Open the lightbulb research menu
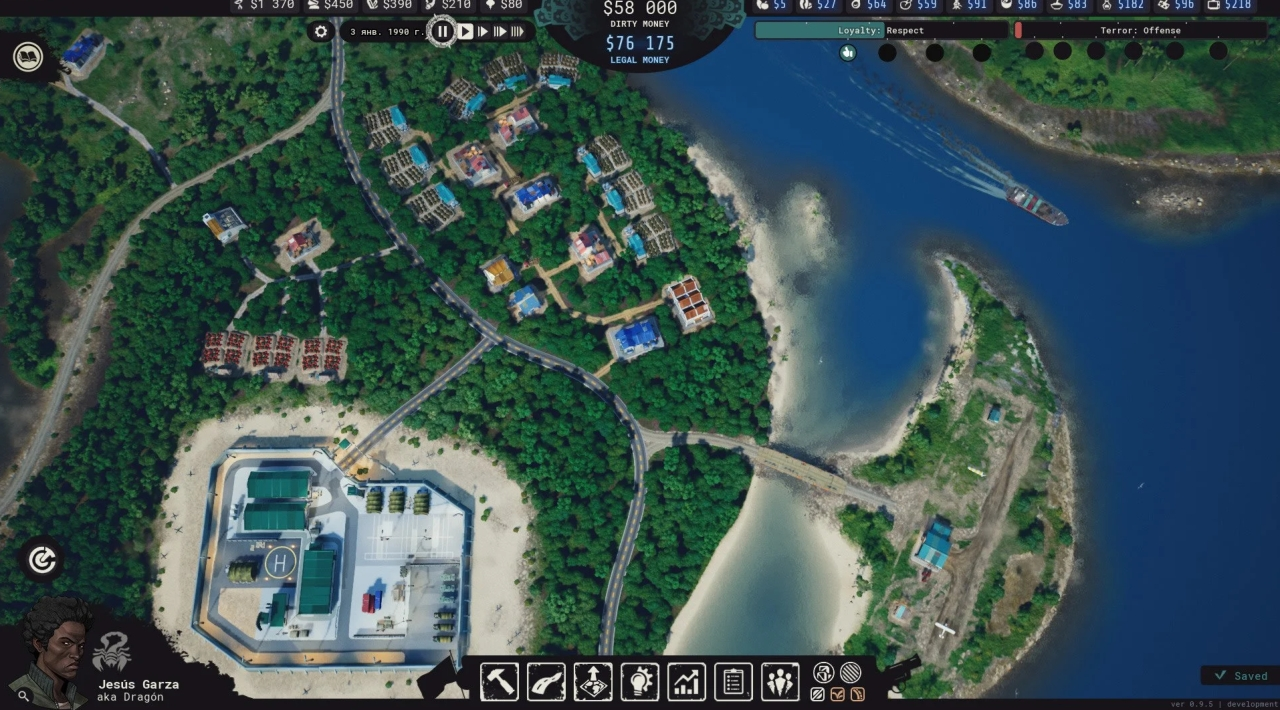This screenshot has width=1280, height=710. tap(640, 682)
